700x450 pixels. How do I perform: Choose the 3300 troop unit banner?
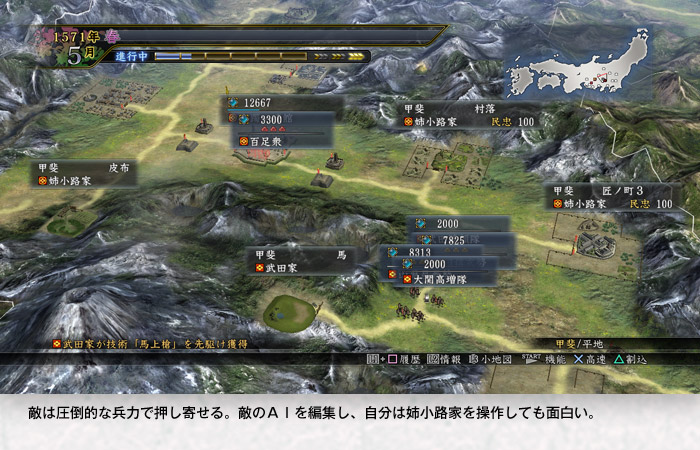click(282, 120)
